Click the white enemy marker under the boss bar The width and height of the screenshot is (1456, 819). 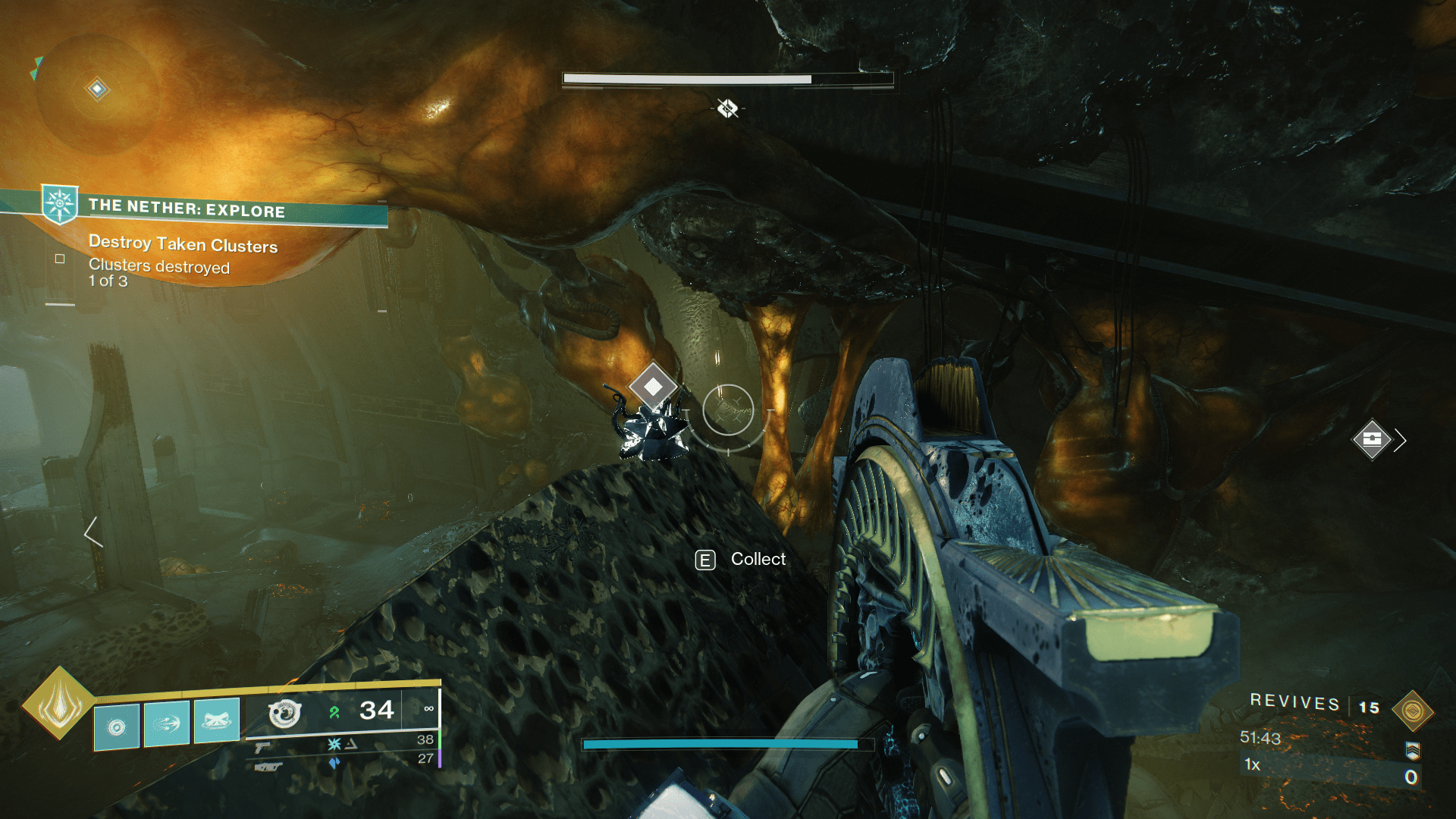(x=726, y=108)
